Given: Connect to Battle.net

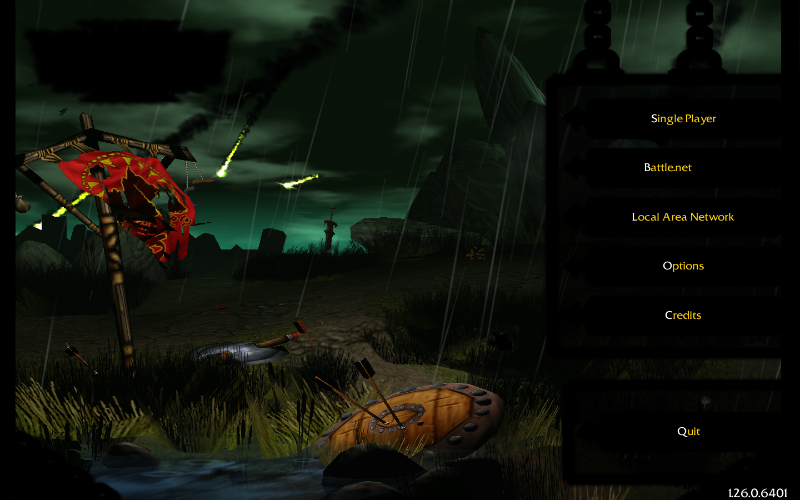Looking at the screenshot, I should click(668, 168).
